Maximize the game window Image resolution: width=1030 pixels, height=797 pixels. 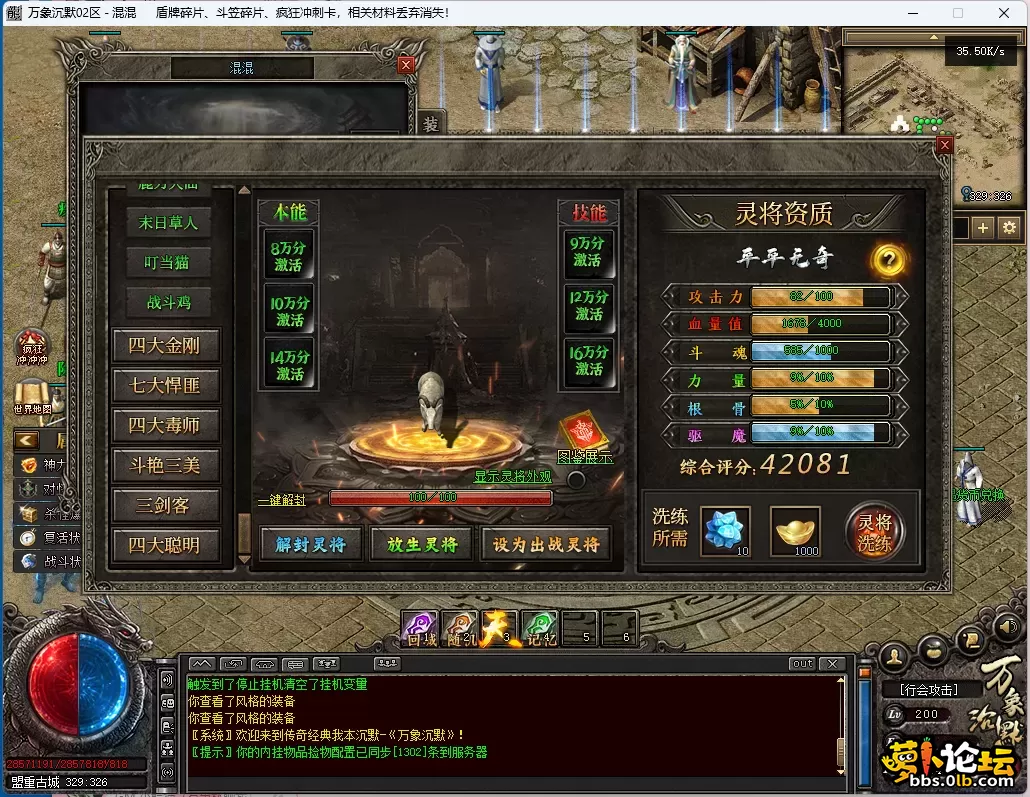point(957,13)
